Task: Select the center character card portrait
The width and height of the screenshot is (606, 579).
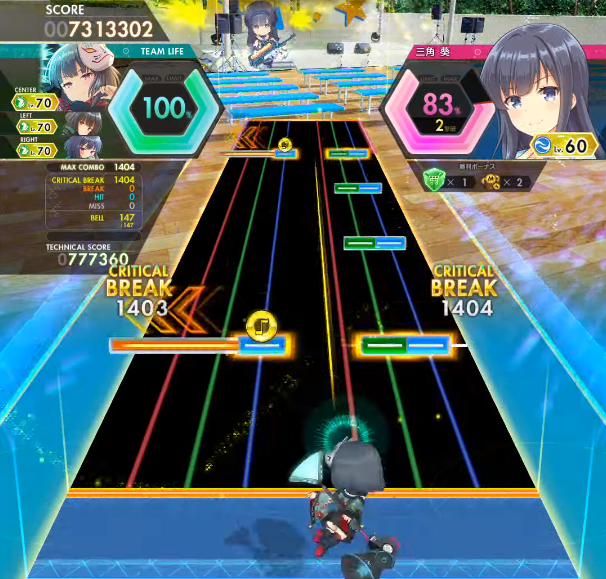Action: point(80,72)
